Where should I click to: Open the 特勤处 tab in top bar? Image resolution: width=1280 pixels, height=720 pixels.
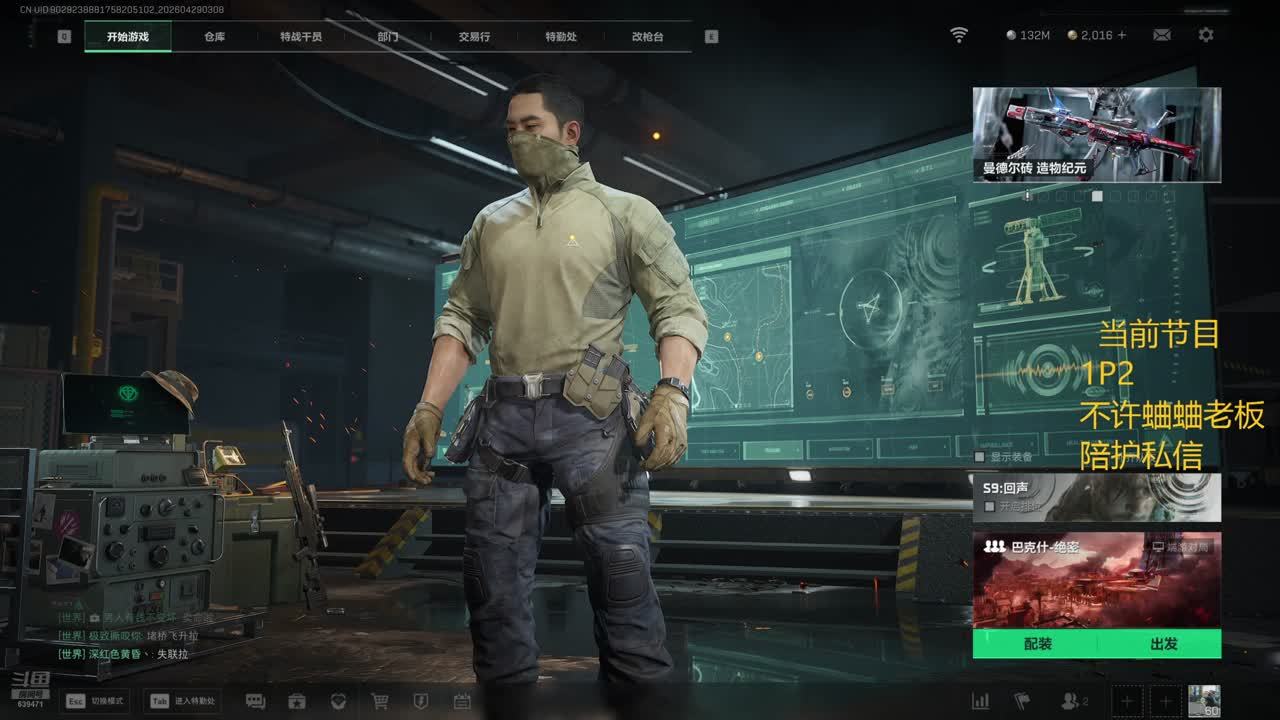tap(561, 37)
